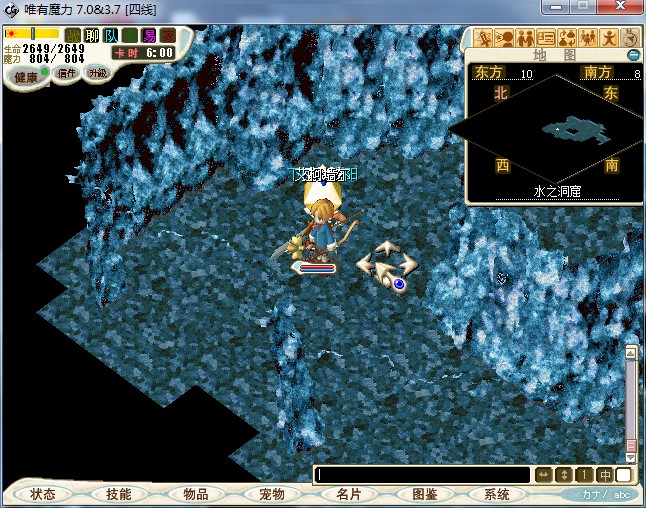Minimize the 地图 map panel
646x508 pixels.
coord(633,54)
